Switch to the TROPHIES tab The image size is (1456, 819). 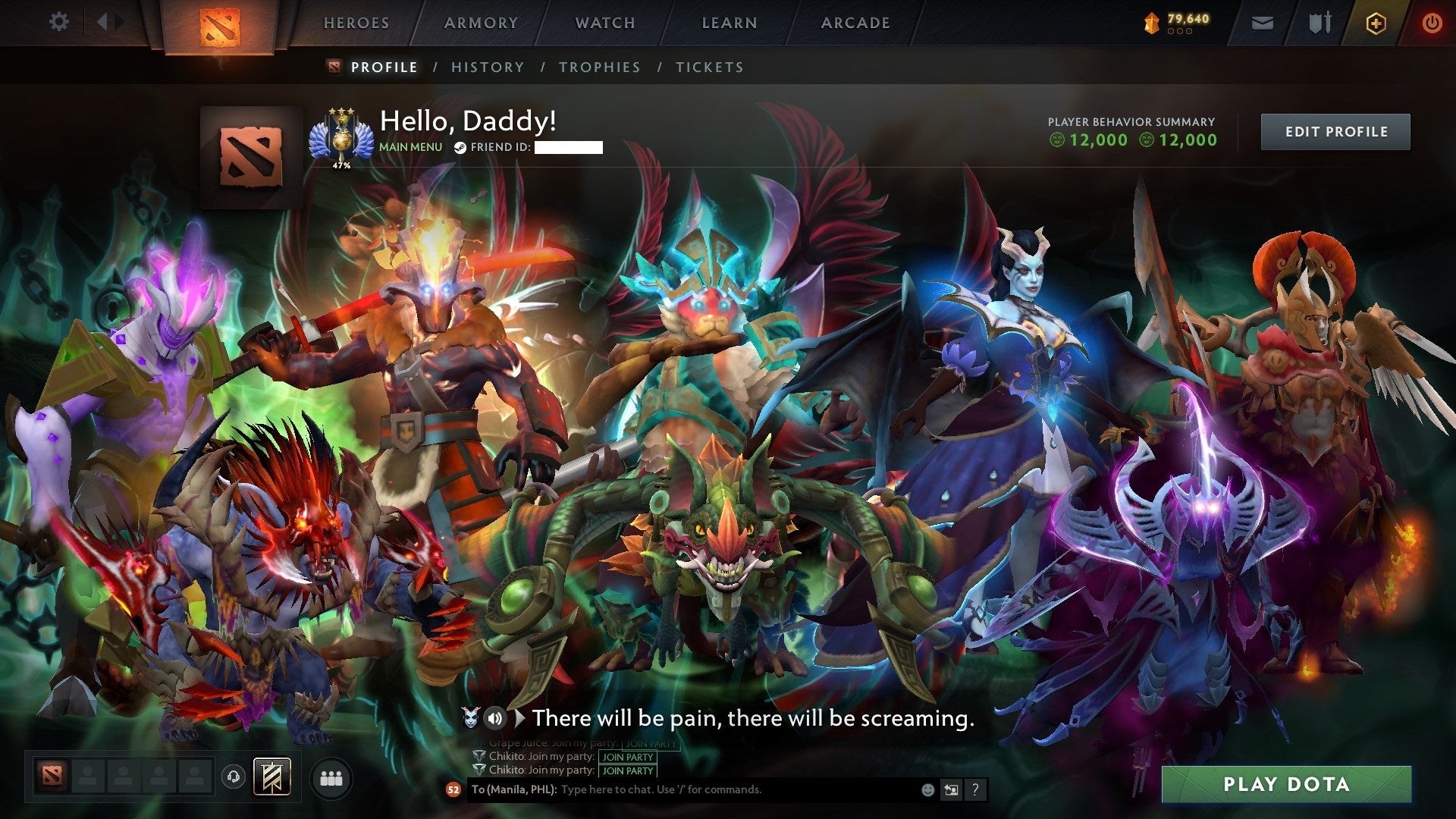tap(600, 67)
